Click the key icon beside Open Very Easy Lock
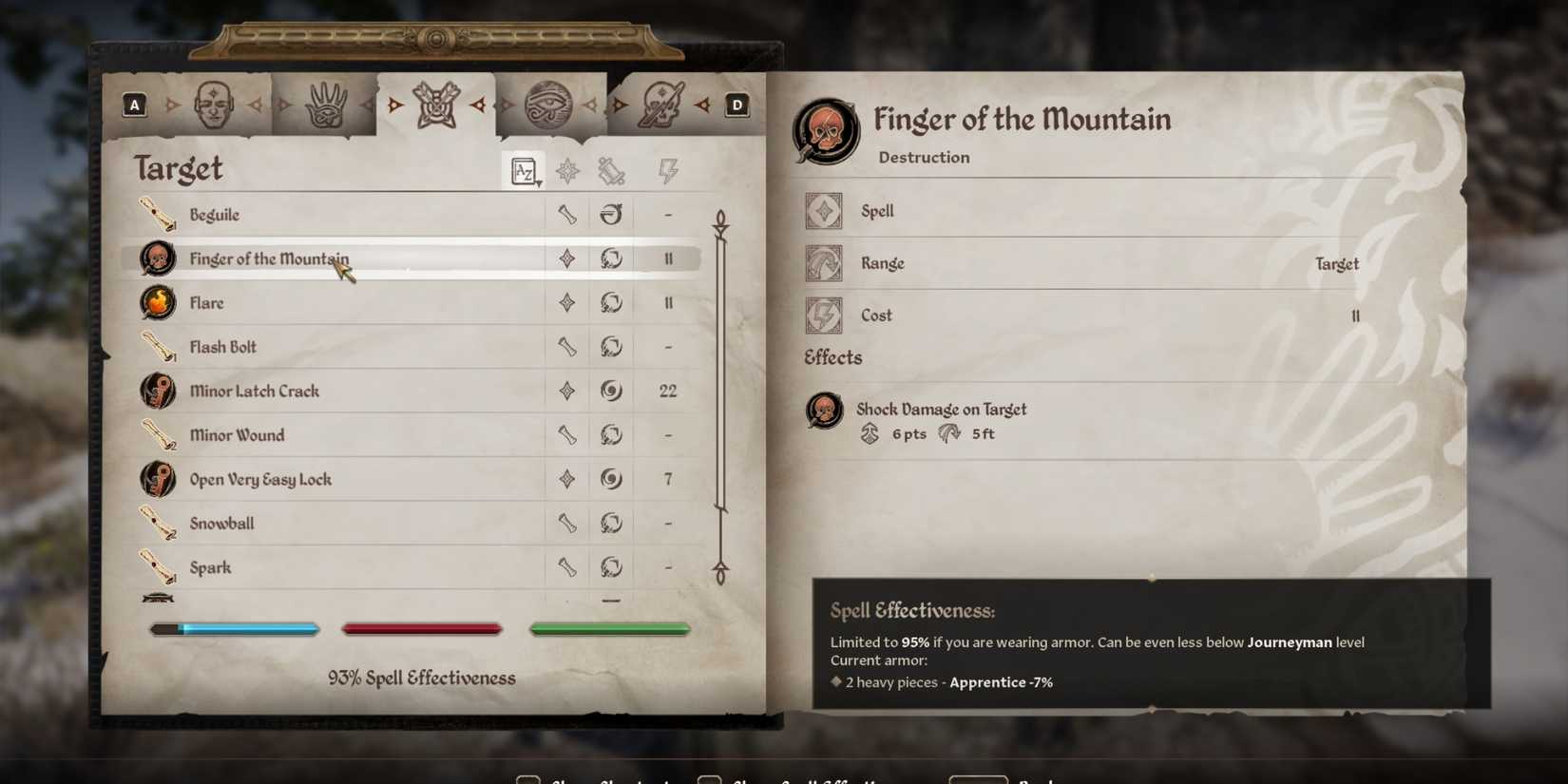 pos(158,479)
